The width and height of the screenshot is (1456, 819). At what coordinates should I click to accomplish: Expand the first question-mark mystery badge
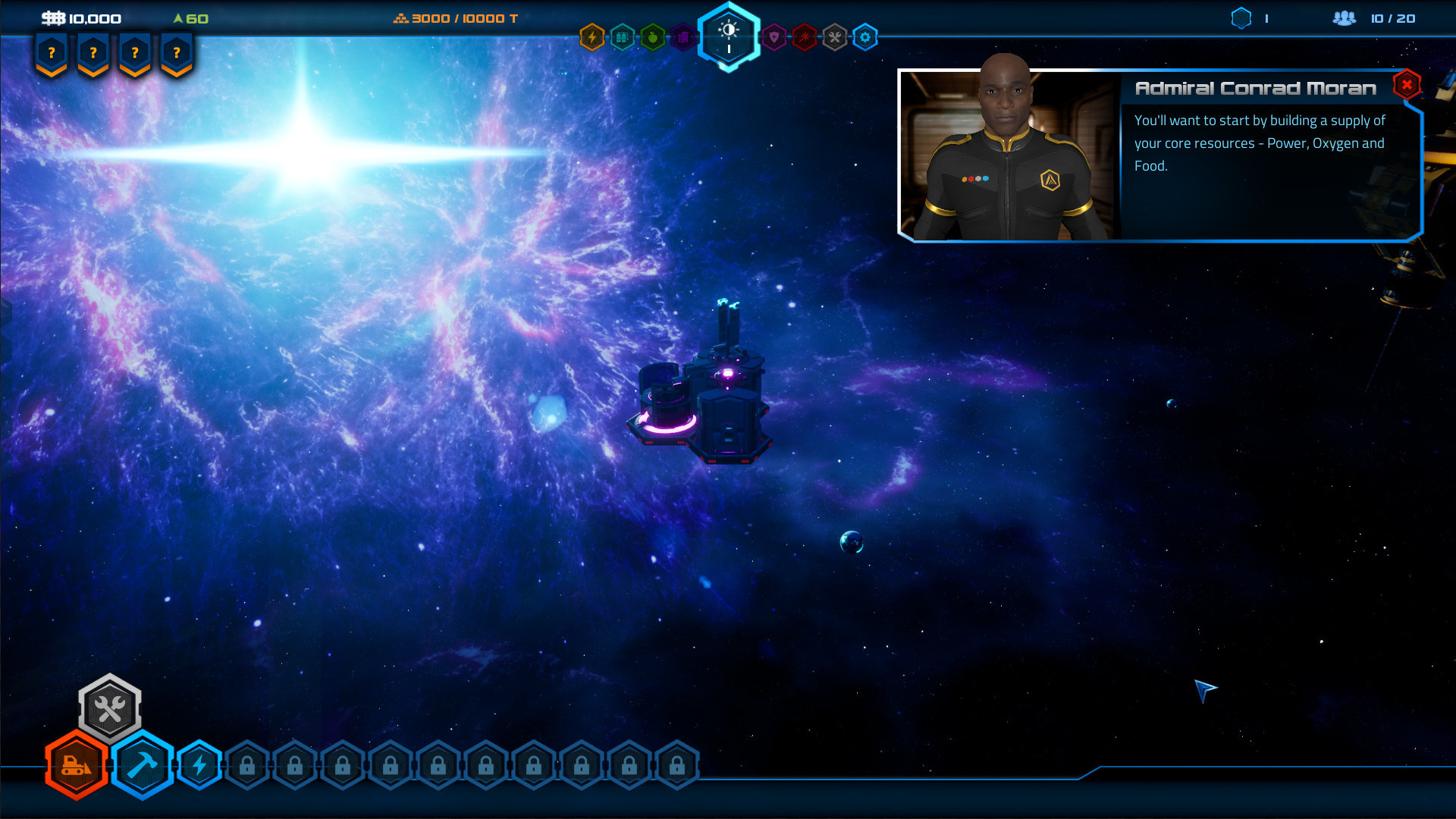[x=50, y=52]
